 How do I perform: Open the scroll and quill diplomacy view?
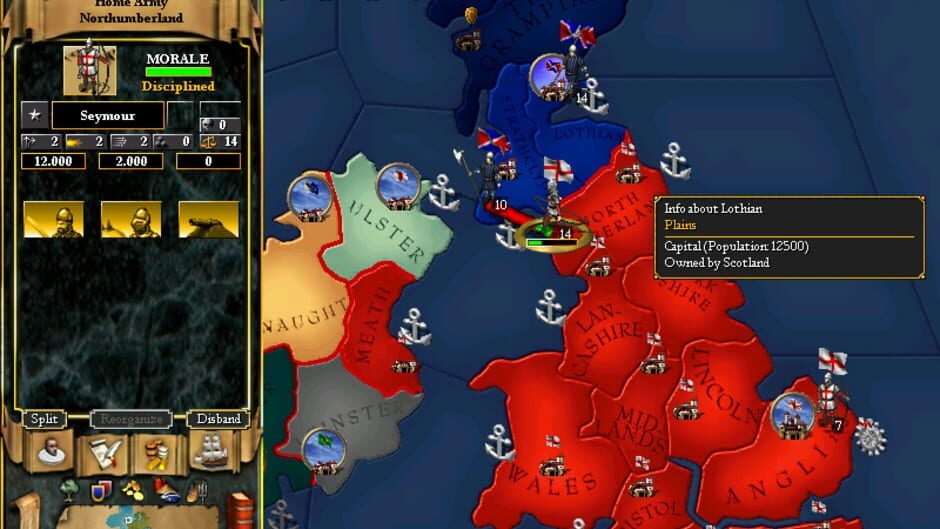(x=104, y=455)
